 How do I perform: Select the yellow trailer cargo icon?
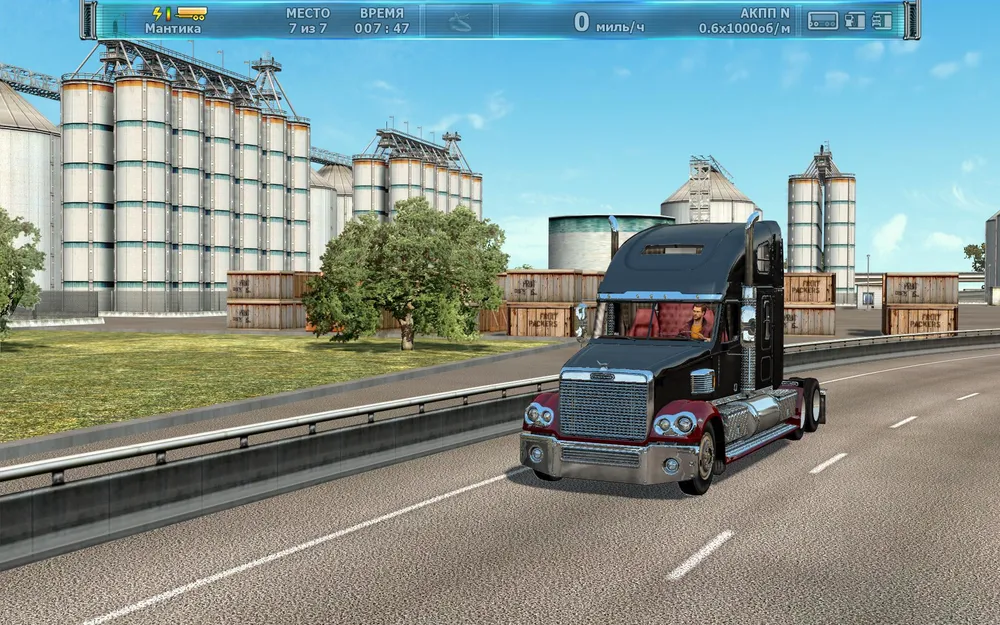tap(191, 13)
